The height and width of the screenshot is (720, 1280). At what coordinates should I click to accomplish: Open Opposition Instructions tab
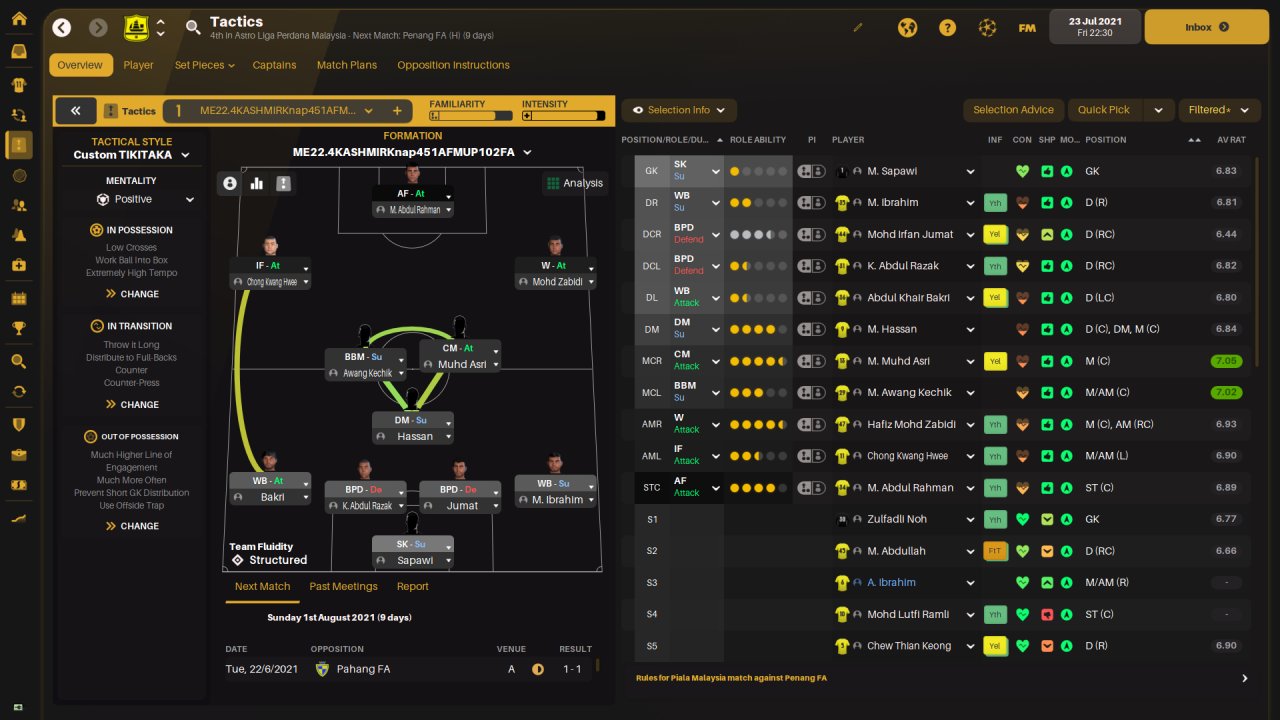click(x=453, y=65)
